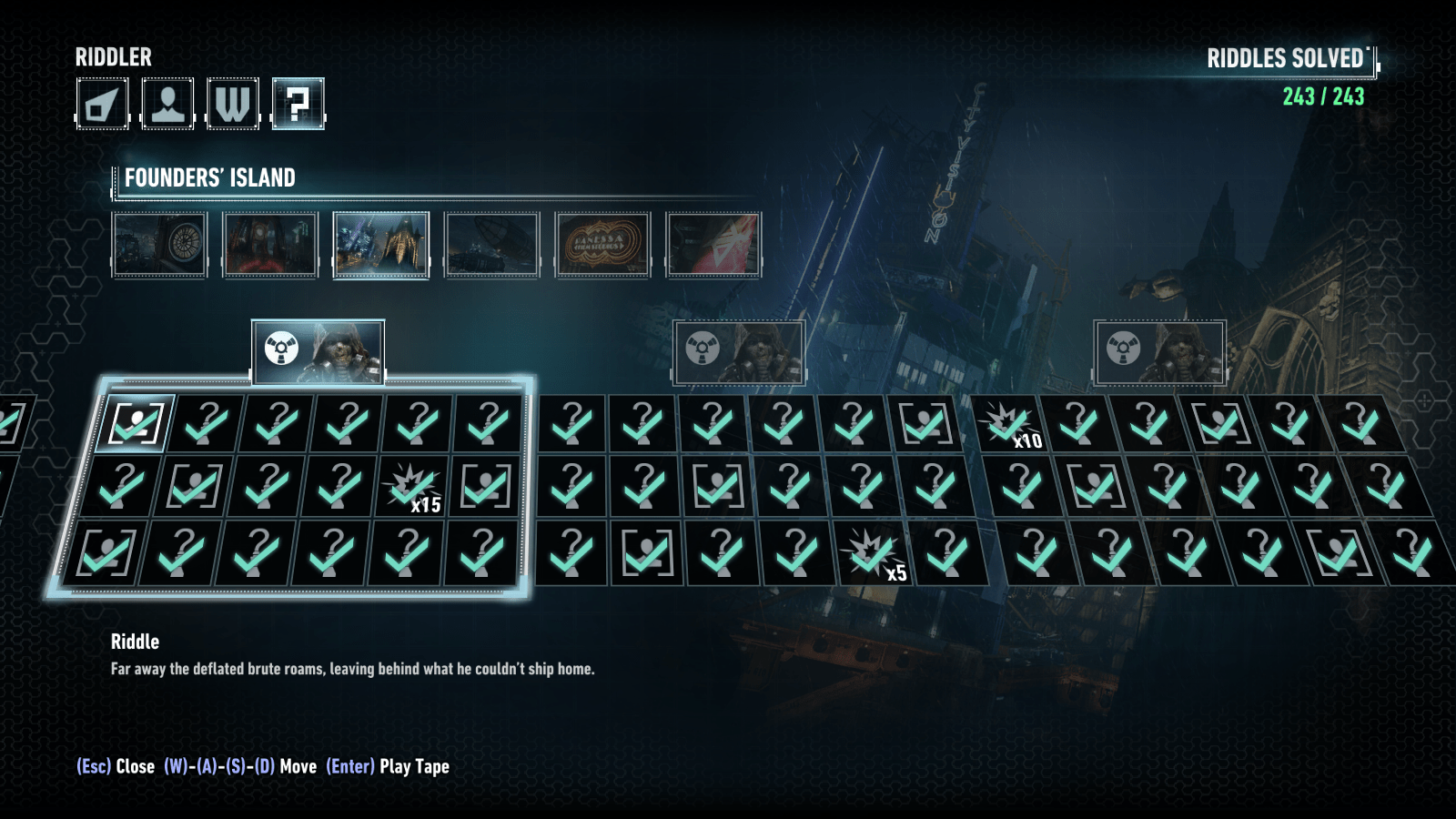The width and height of the screenshot is (1456, 819).
Task: Choose the rightmost Riddler informant panel header
Action: pyautogui.click(x=1159, y=350)
